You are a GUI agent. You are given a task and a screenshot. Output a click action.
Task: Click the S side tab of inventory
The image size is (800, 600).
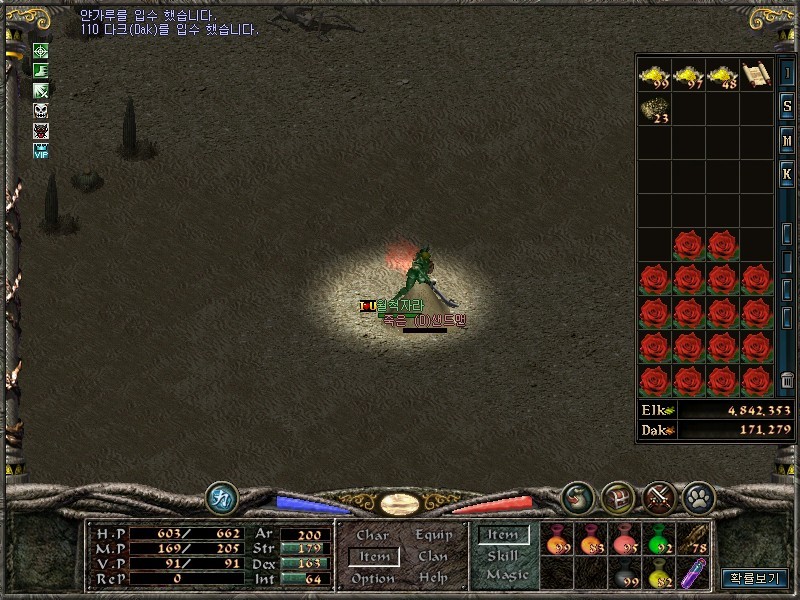click(x=788, y=106)
